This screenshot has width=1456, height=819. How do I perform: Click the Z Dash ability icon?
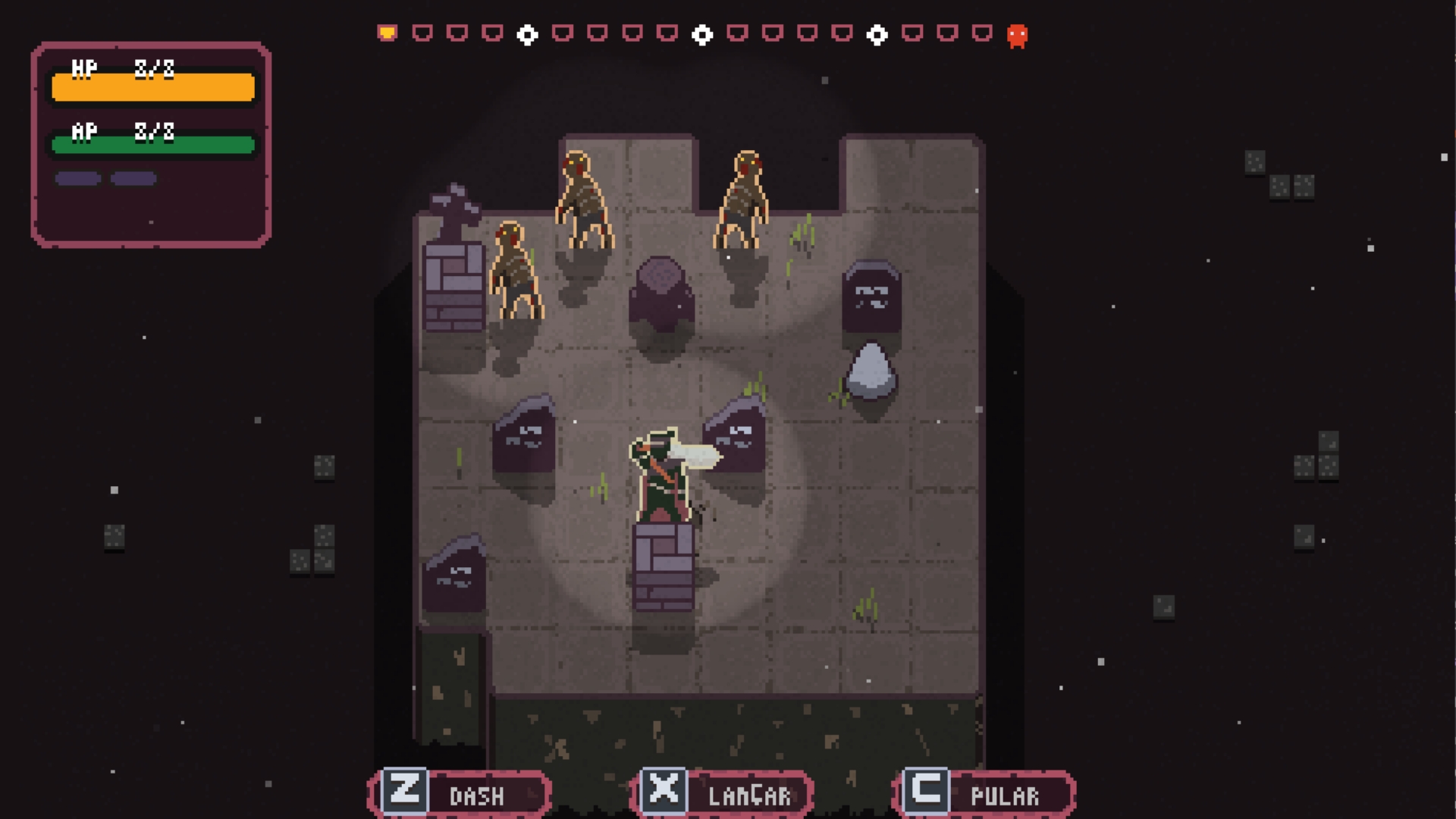pyautogui.click(x=406, y=793)
